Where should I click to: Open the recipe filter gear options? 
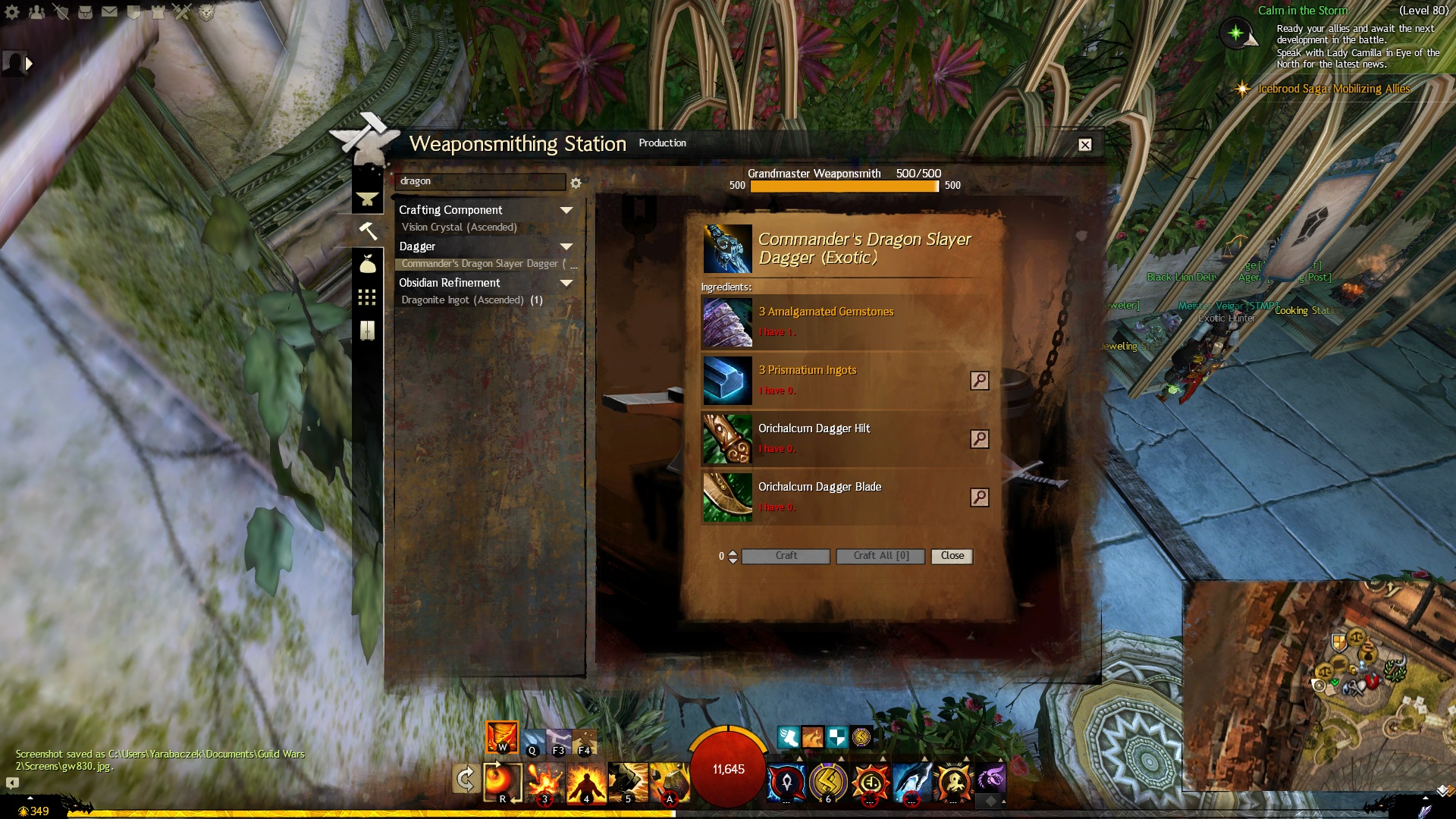pyautogui.click(x=576, y=184)
